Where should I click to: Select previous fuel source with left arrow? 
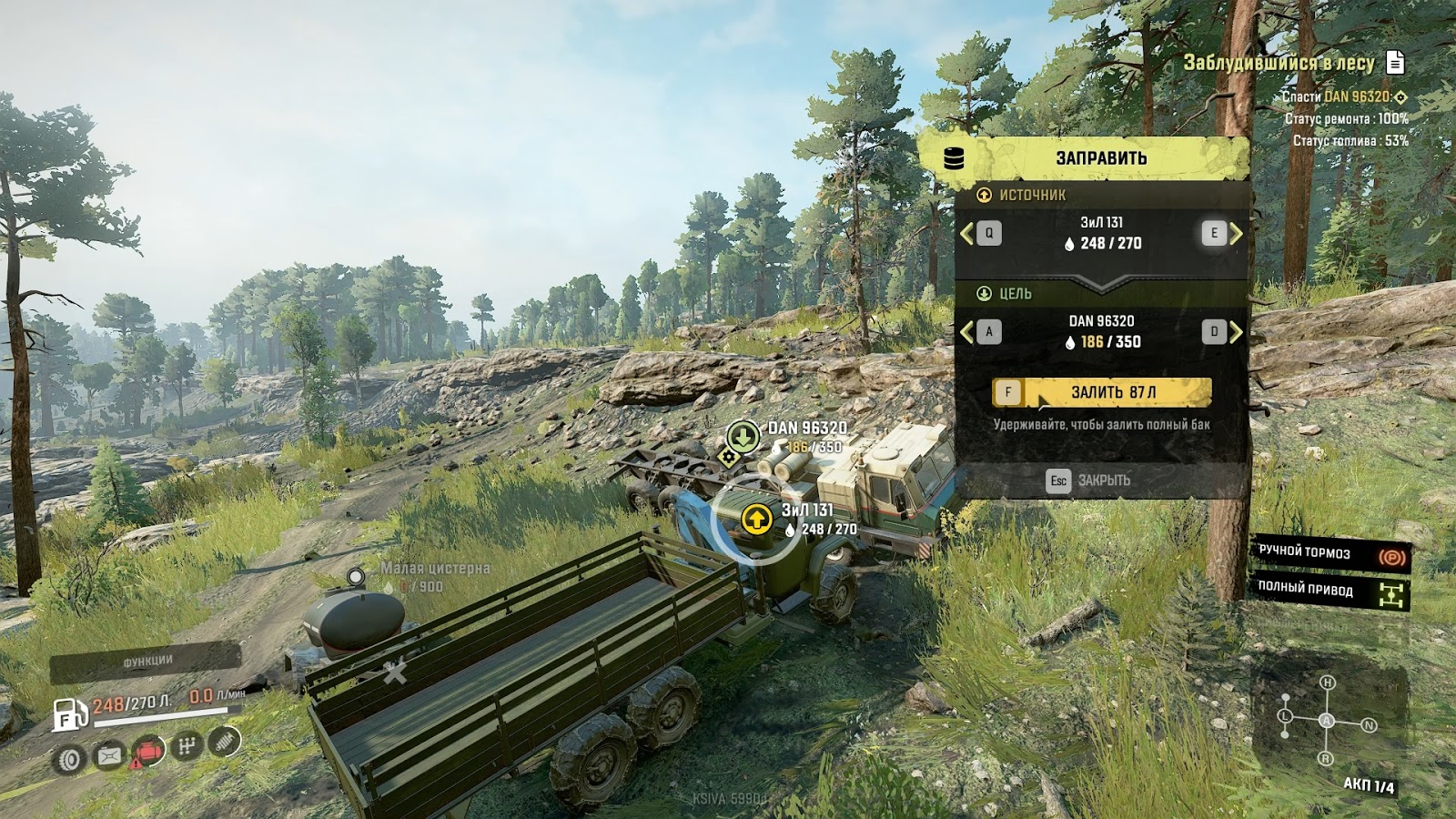[966, 234]
